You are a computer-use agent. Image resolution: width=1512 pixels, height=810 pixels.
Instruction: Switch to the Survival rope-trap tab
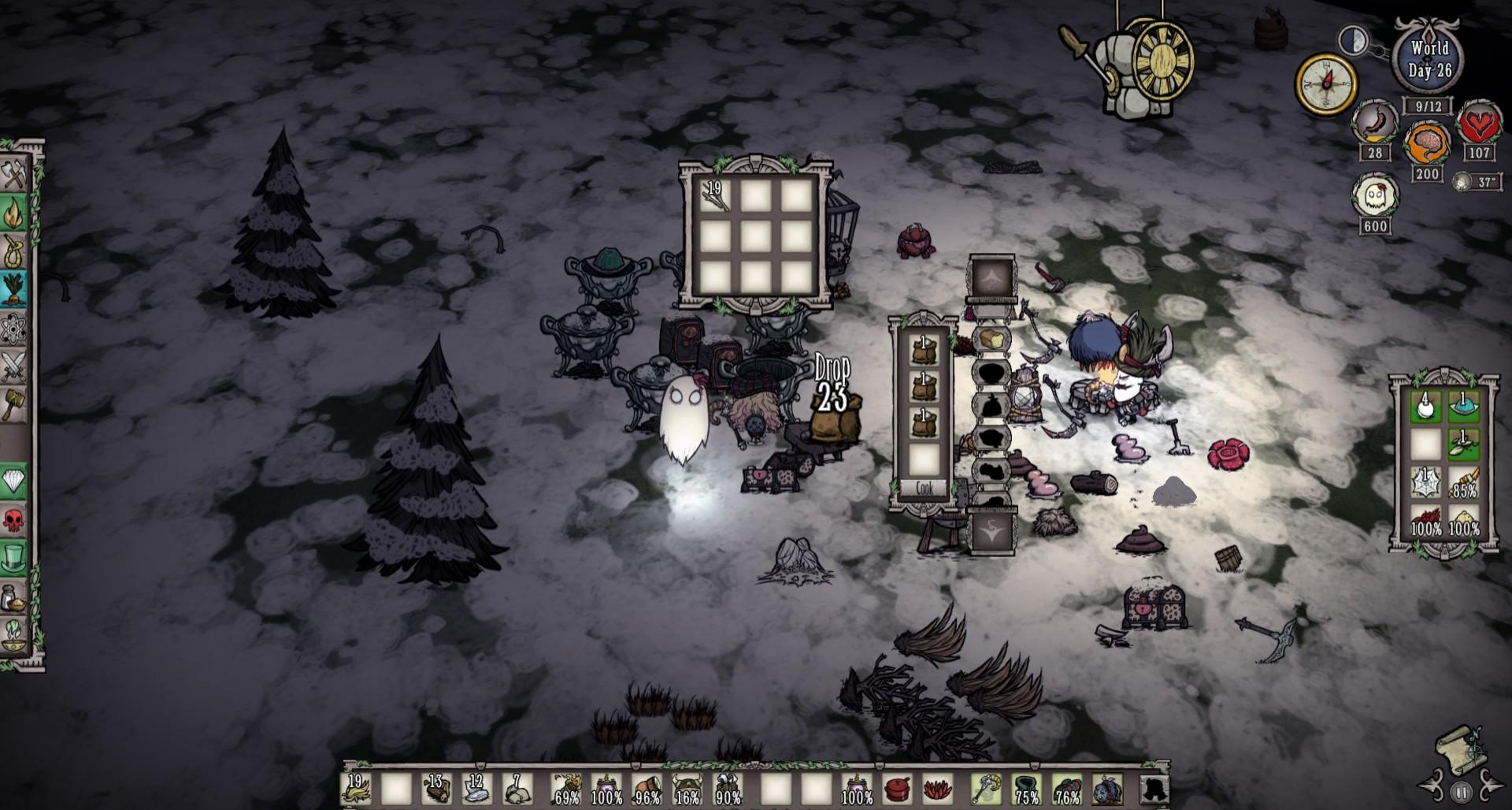click(x=15, y=251)
